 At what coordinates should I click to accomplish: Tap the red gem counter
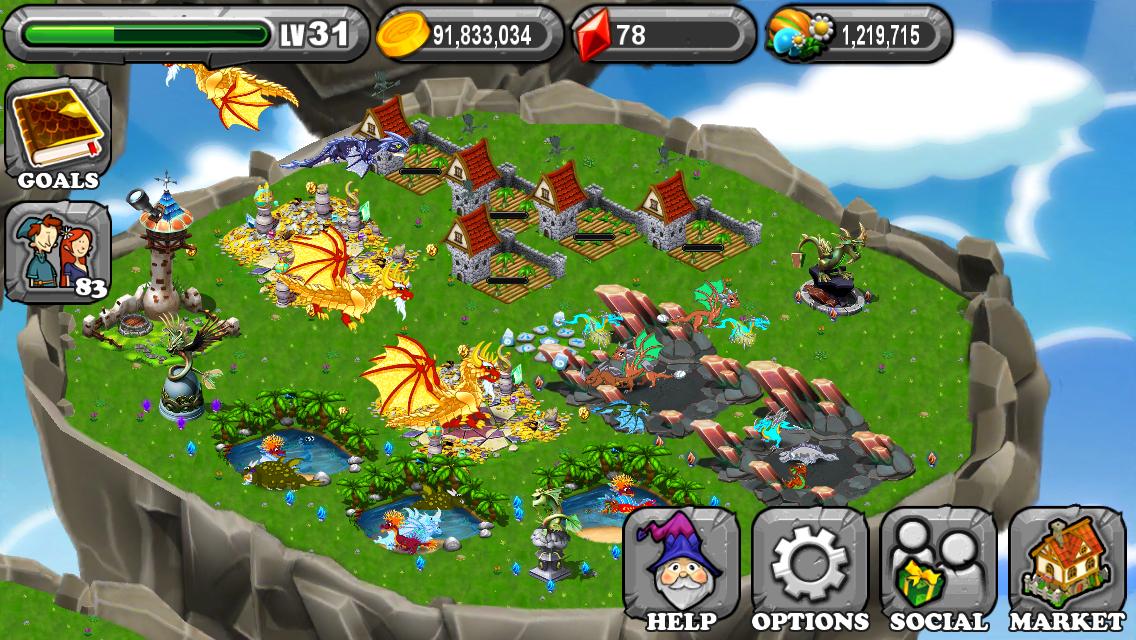coord(663,35)
